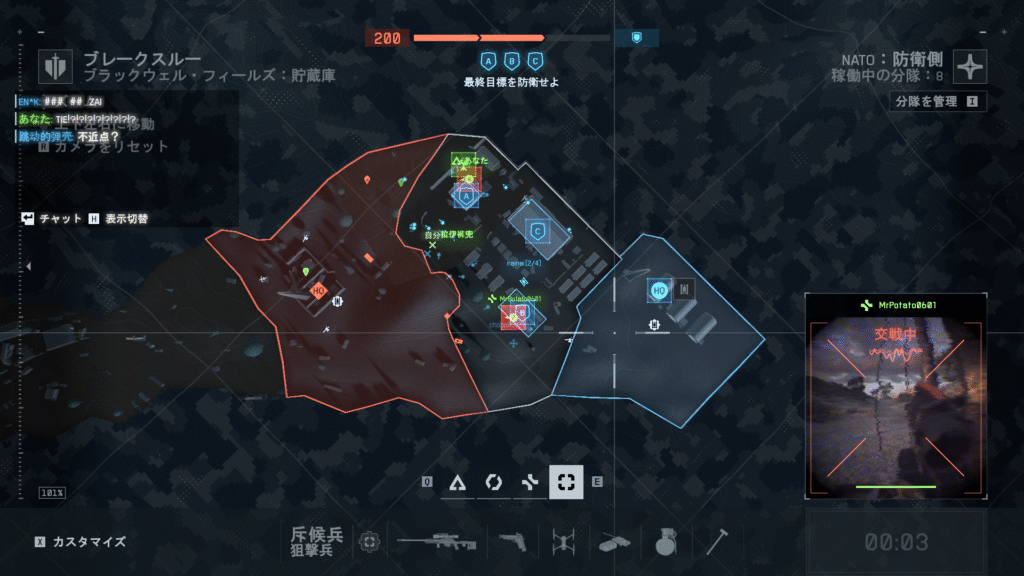Select objective A spawn point
This screenshot has height=576, width=1024.
pos(464,198)
